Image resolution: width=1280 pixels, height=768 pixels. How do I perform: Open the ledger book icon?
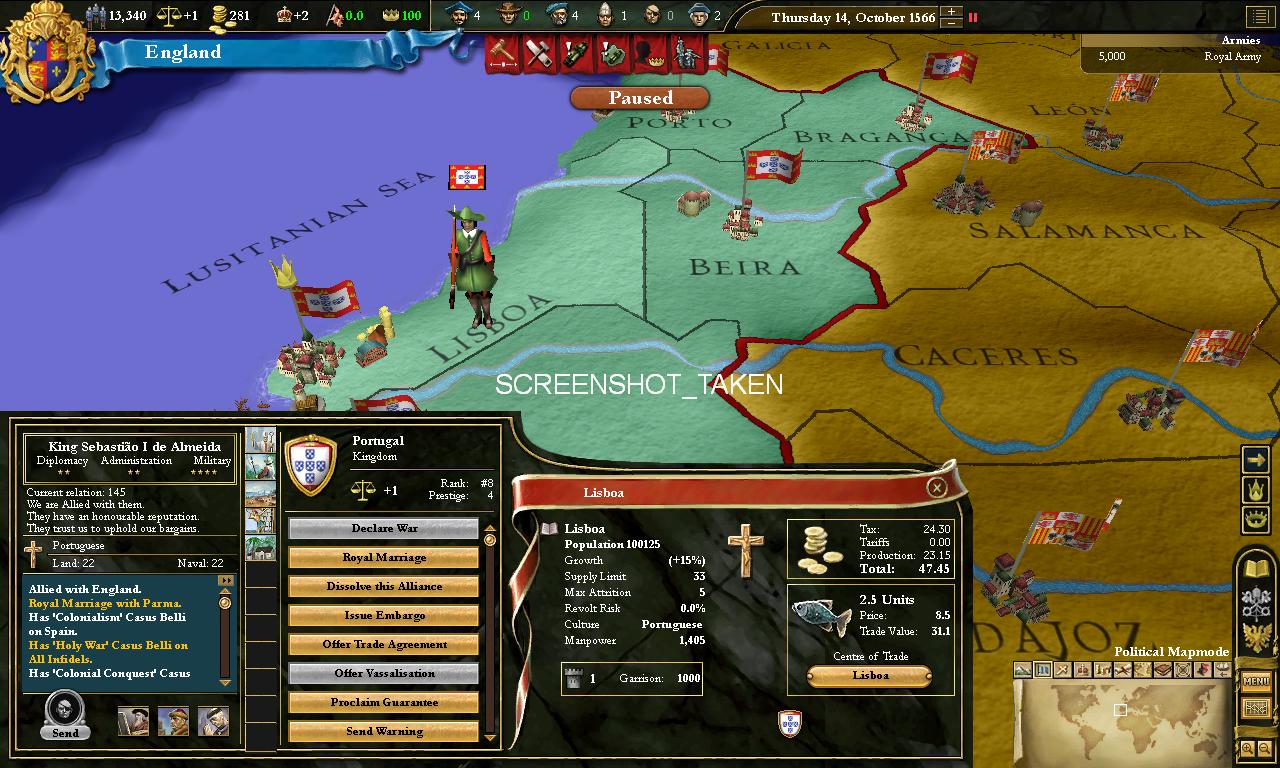1256,569
